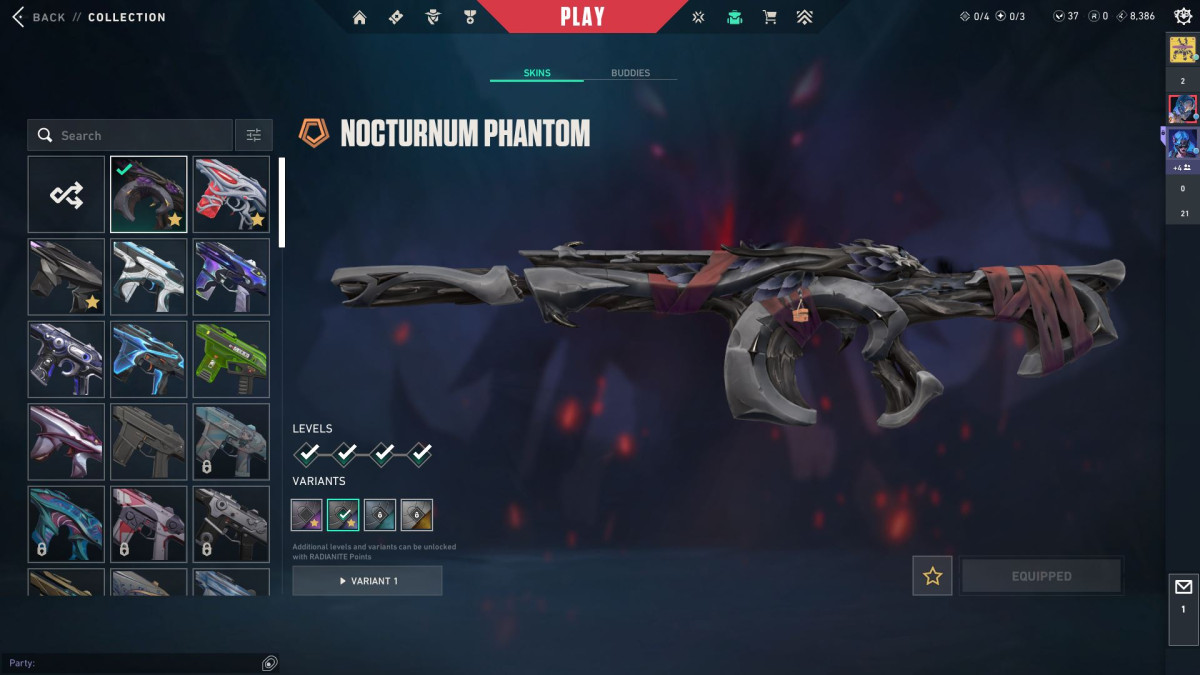Select the gold locked variant swatch

coord(417,515)
